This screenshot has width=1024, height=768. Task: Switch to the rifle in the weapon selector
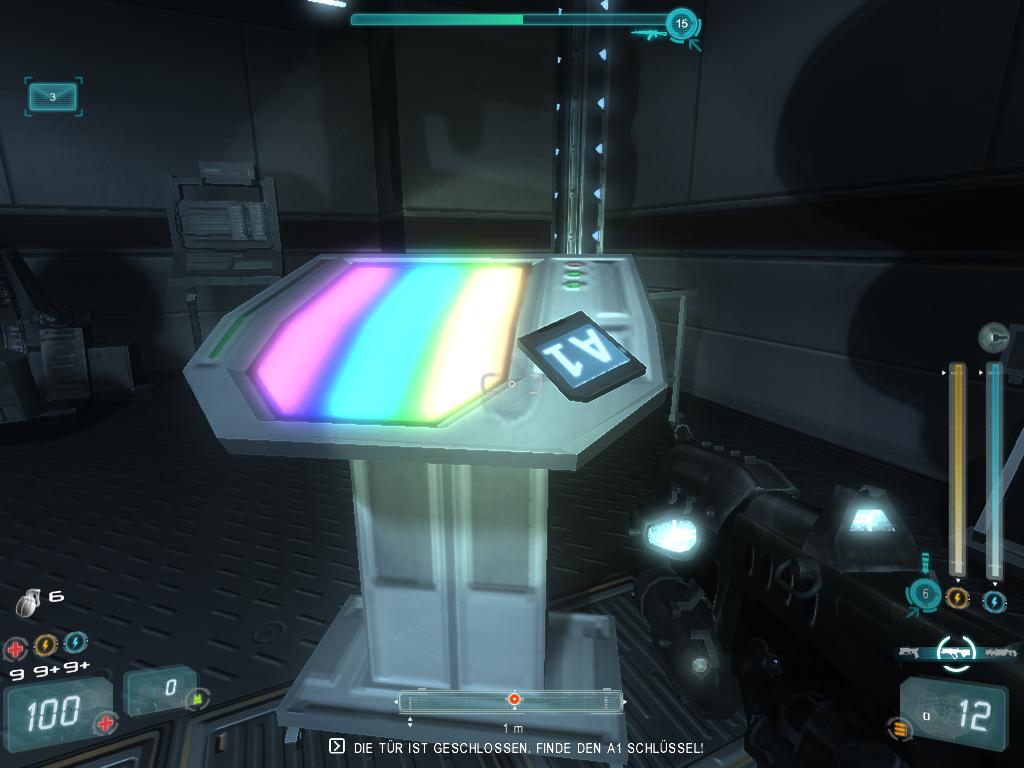point(1001,652)
